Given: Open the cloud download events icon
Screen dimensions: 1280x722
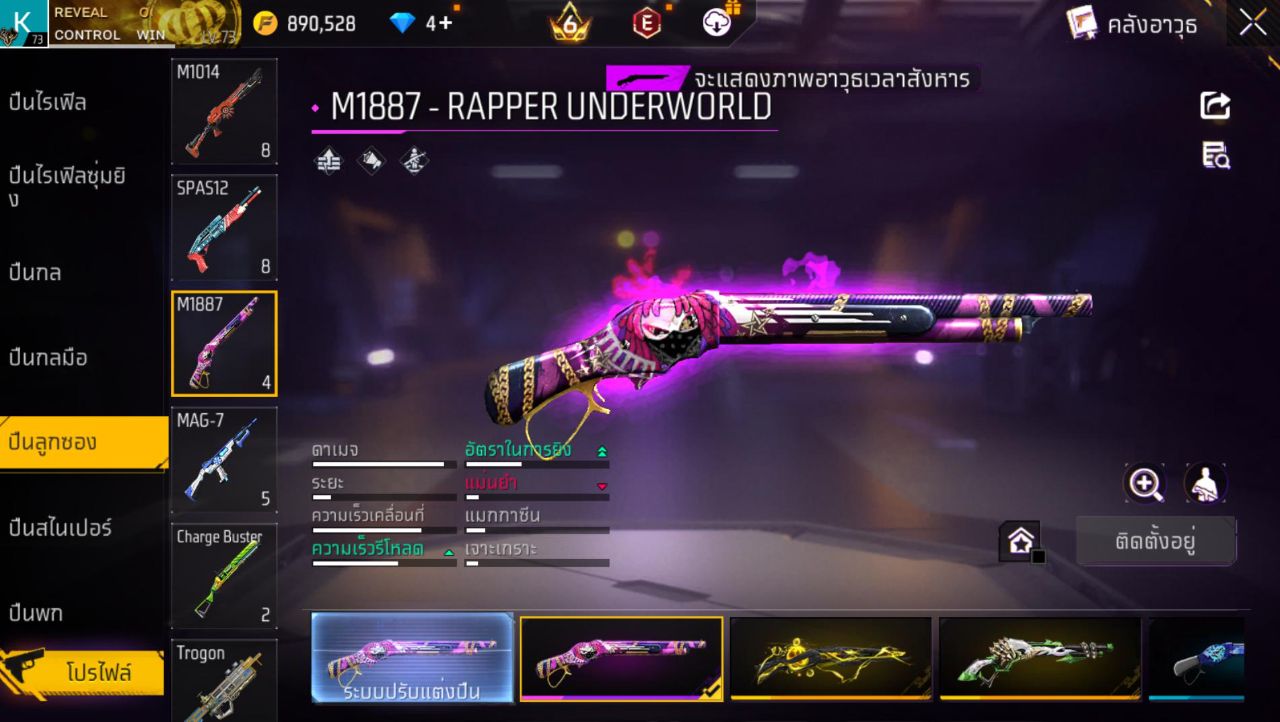Looking at the screenshot, I should [717, 22].
